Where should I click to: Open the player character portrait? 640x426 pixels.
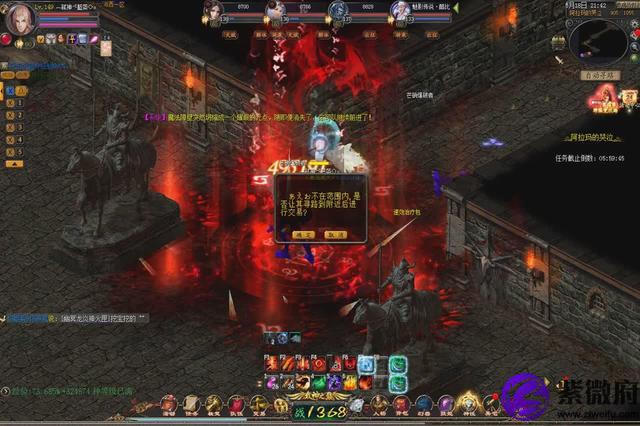click(x=20, y=18)
